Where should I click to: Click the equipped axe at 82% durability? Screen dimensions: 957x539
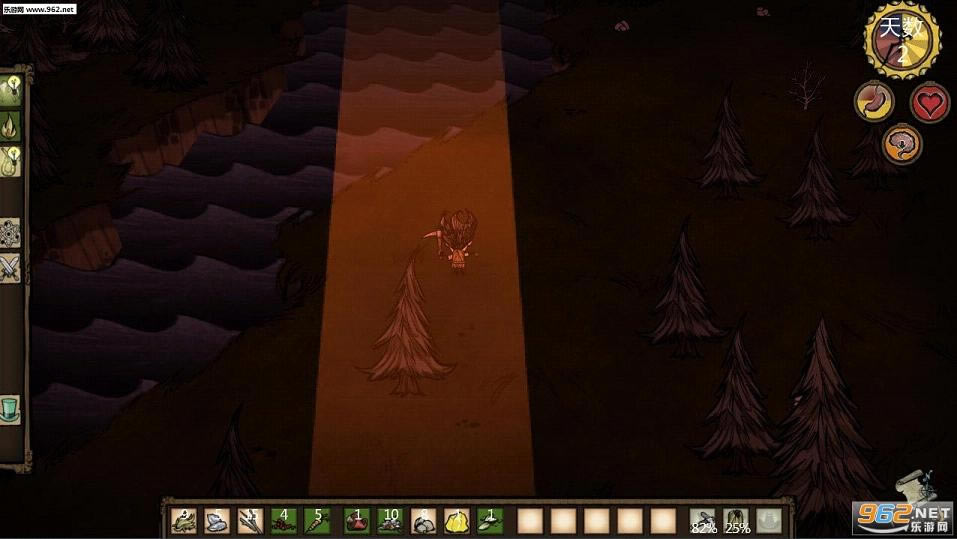click(x=703, y=520)
